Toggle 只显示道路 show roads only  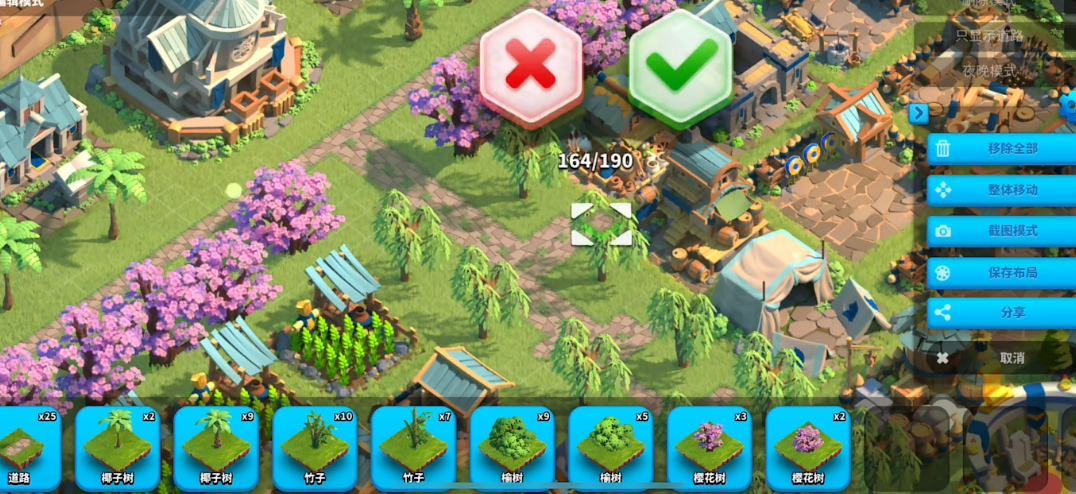coord(989,35)
